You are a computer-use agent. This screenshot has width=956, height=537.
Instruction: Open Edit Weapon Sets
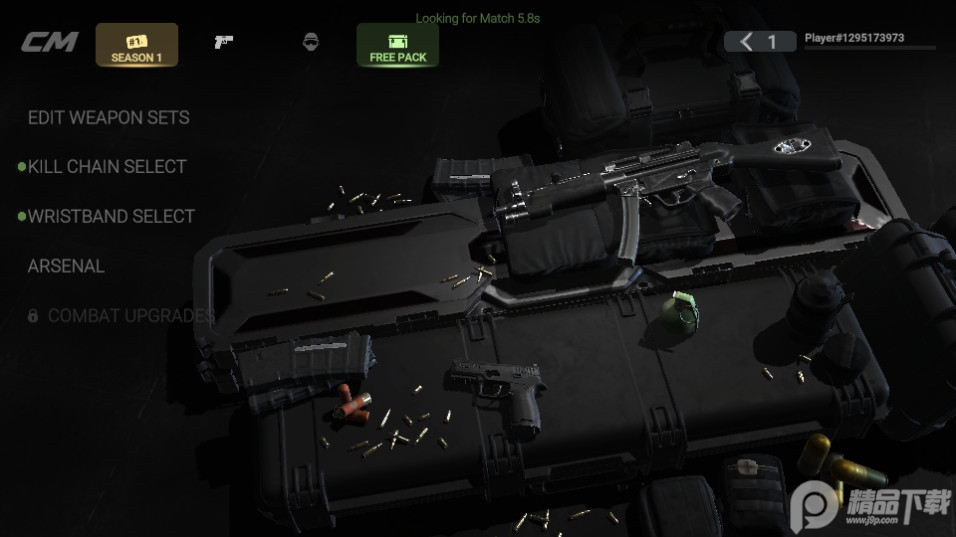pyautogui.click(x=108, y=117)
